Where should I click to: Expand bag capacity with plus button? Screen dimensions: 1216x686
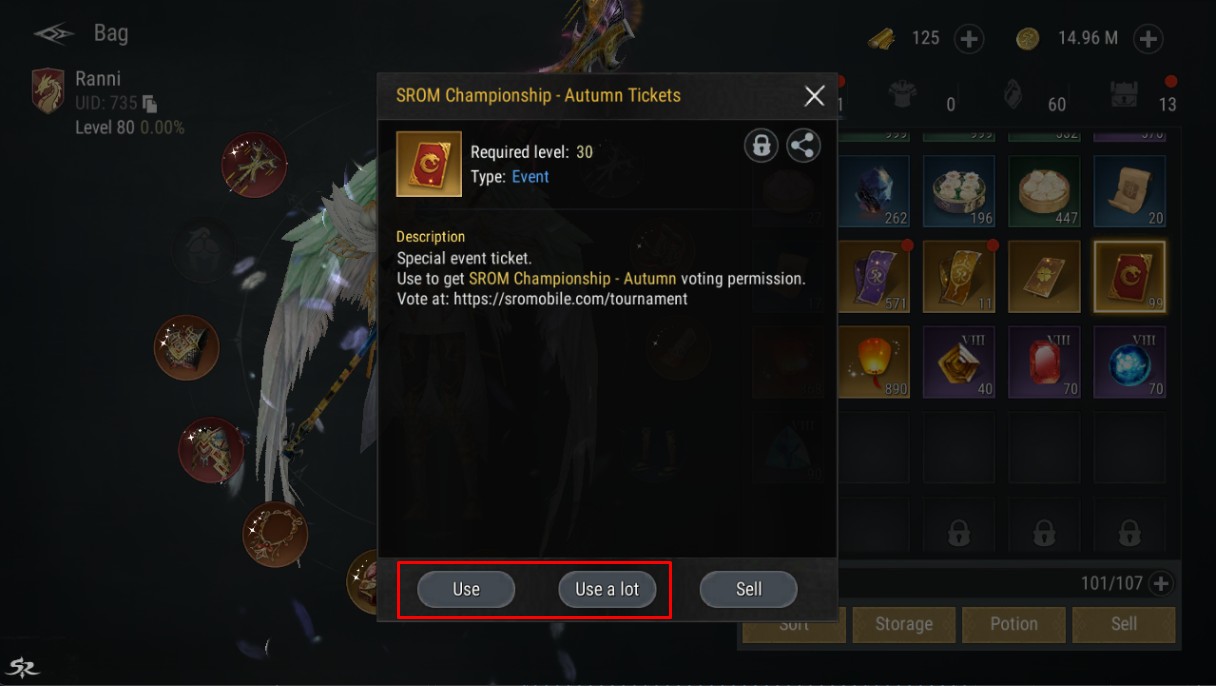tap(1160, 583)
